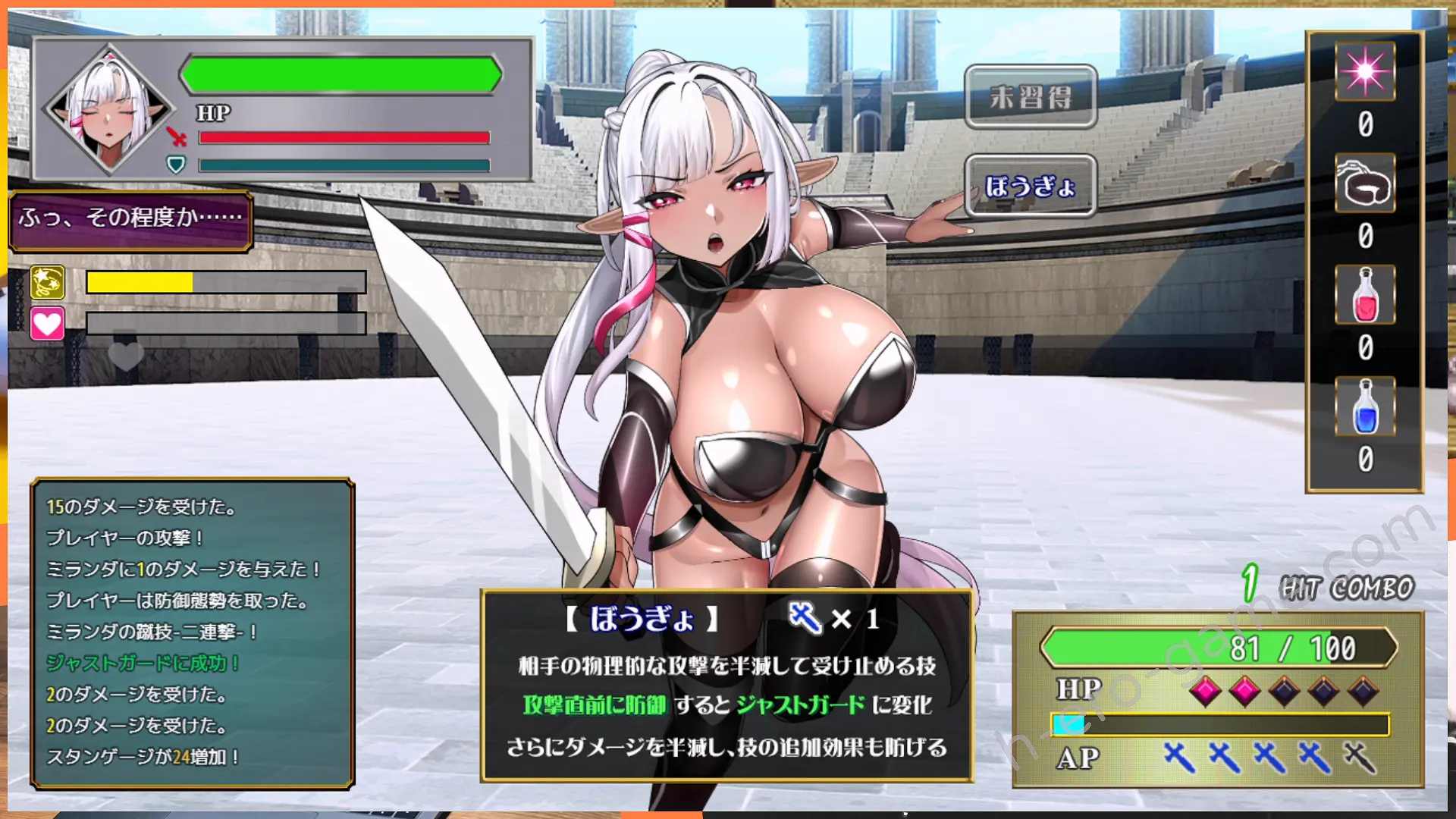Click the ふっ、その程度か dialogue box
Screen dimensions: 1456x819
pyautogui.click(x=129, y=221)
